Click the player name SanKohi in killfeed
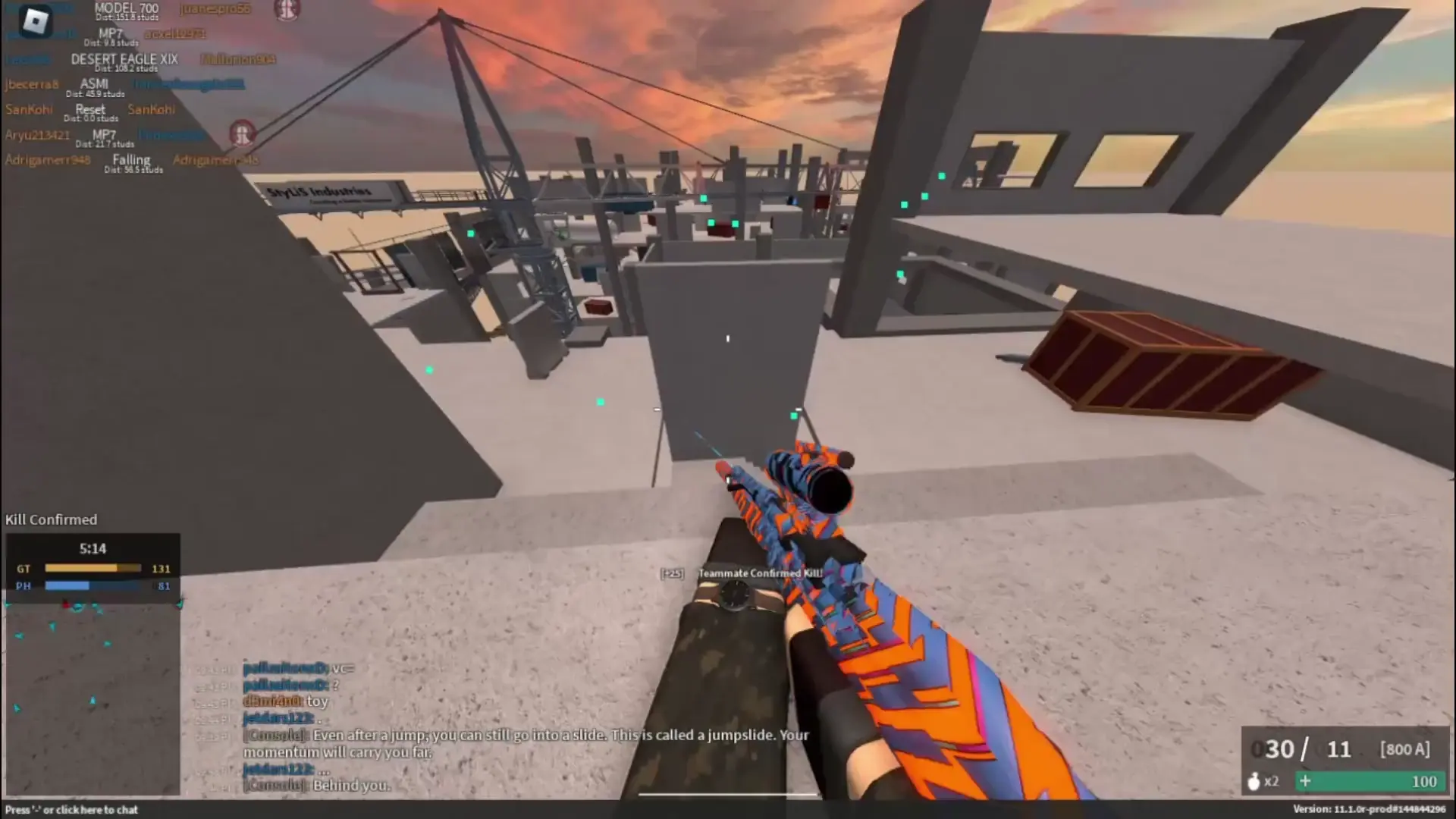This screenshot has width=1456, height=819. (x=29, y=109)
